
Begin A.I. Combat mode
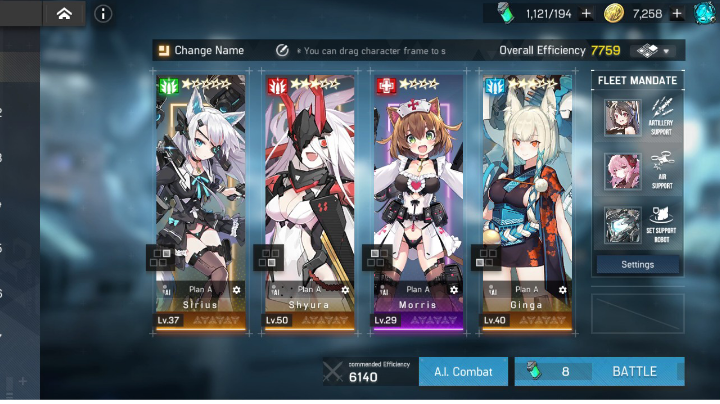463,371
